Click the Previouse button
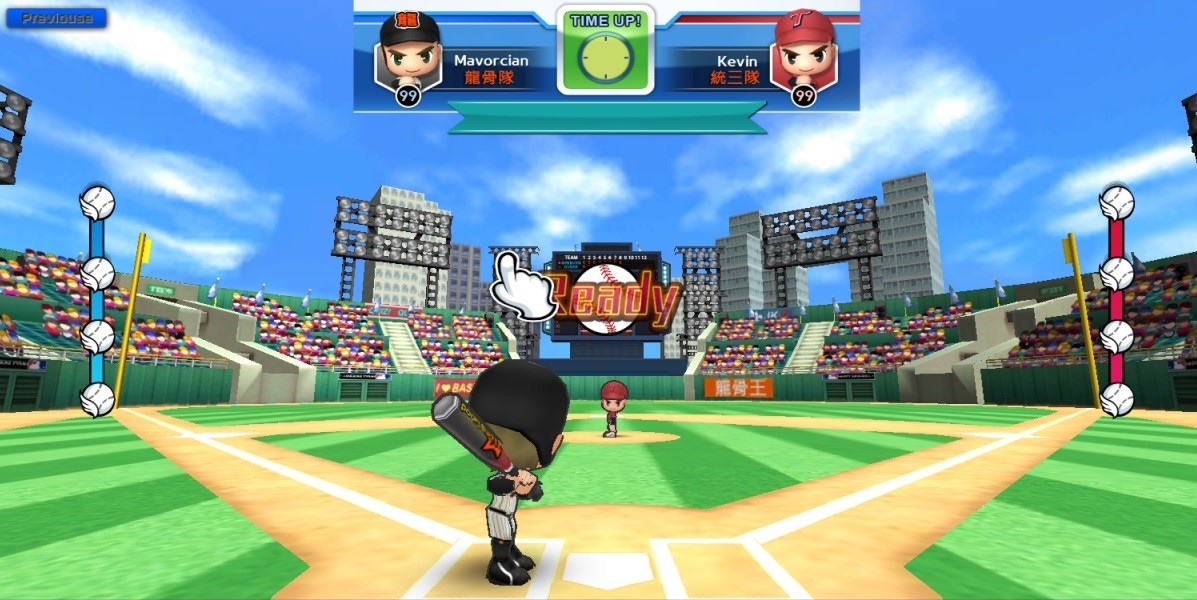The width and height of the screenshot is (1197, 600). point(56,18)
